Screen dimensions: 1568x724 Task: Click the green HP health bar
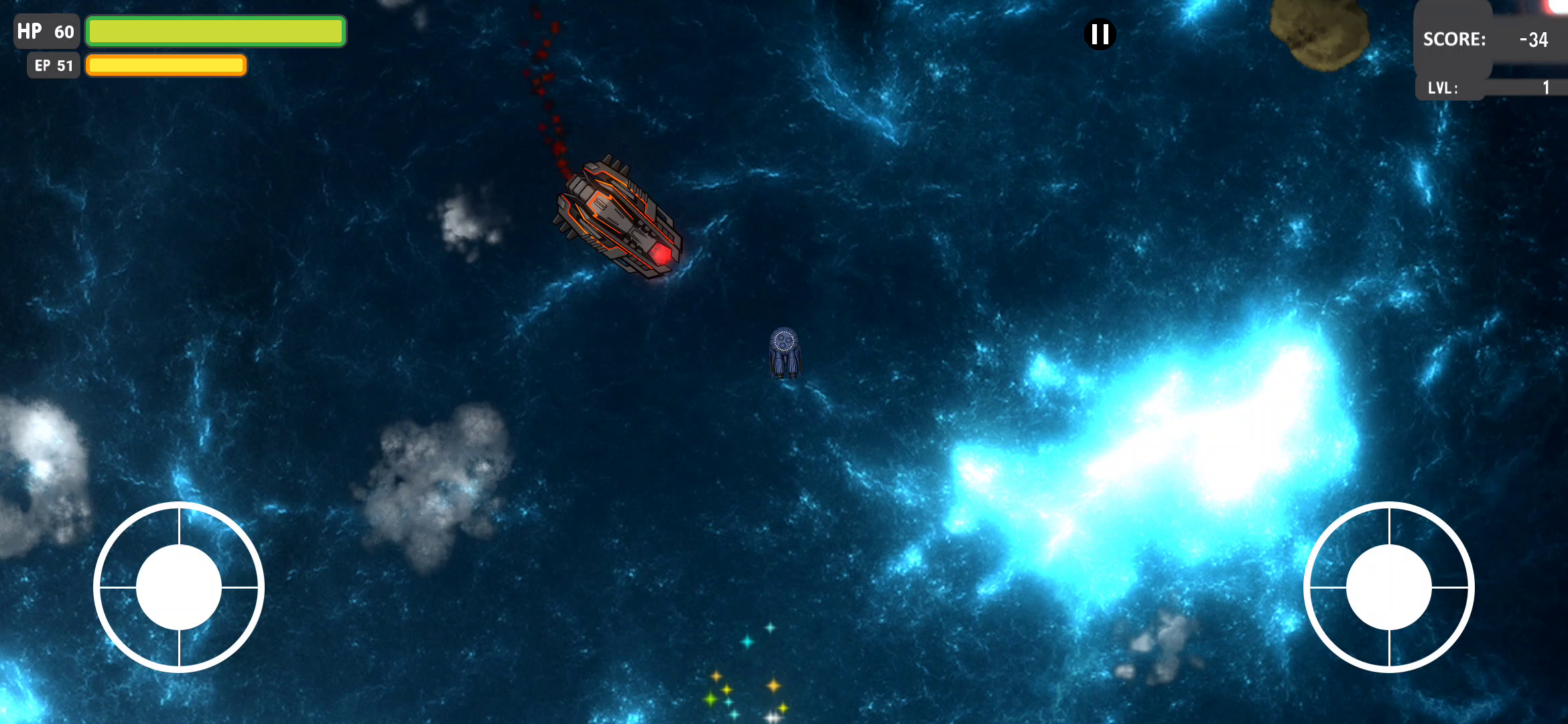(x=216, y=31)
